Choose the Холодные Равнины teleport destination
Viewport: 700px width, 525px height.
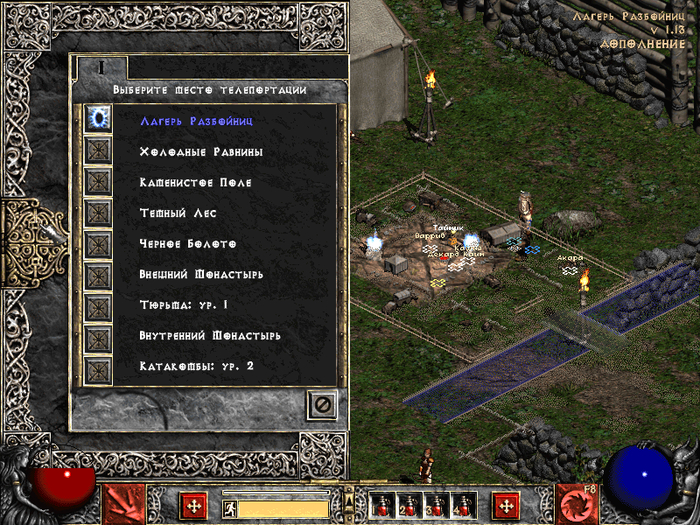coord(201,152)
